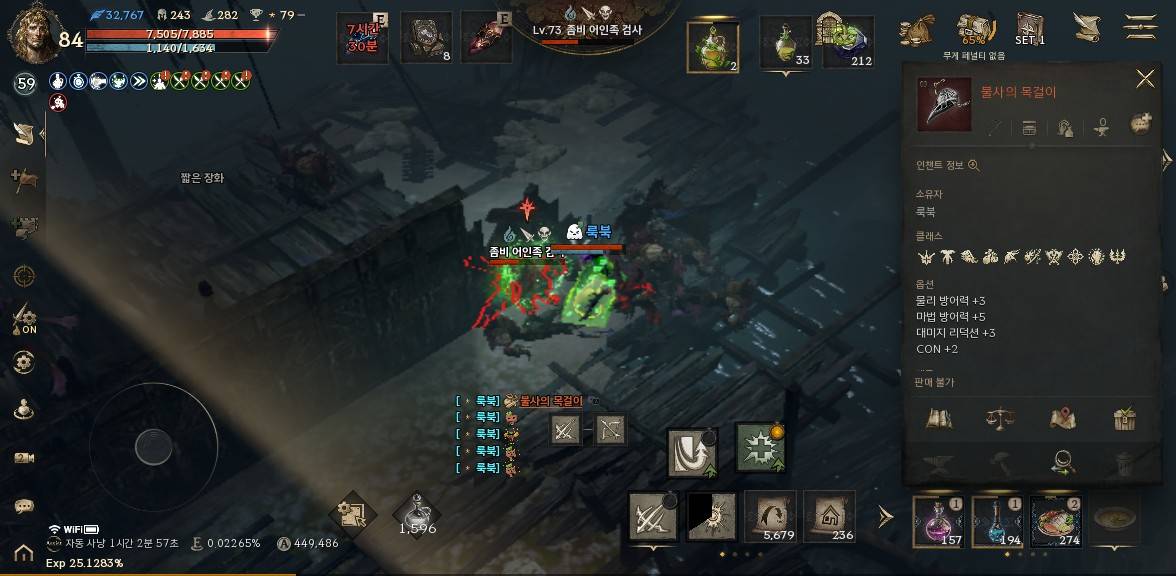
Task: Open the chat speech bubble icon
Action: [x=24, y=507]
